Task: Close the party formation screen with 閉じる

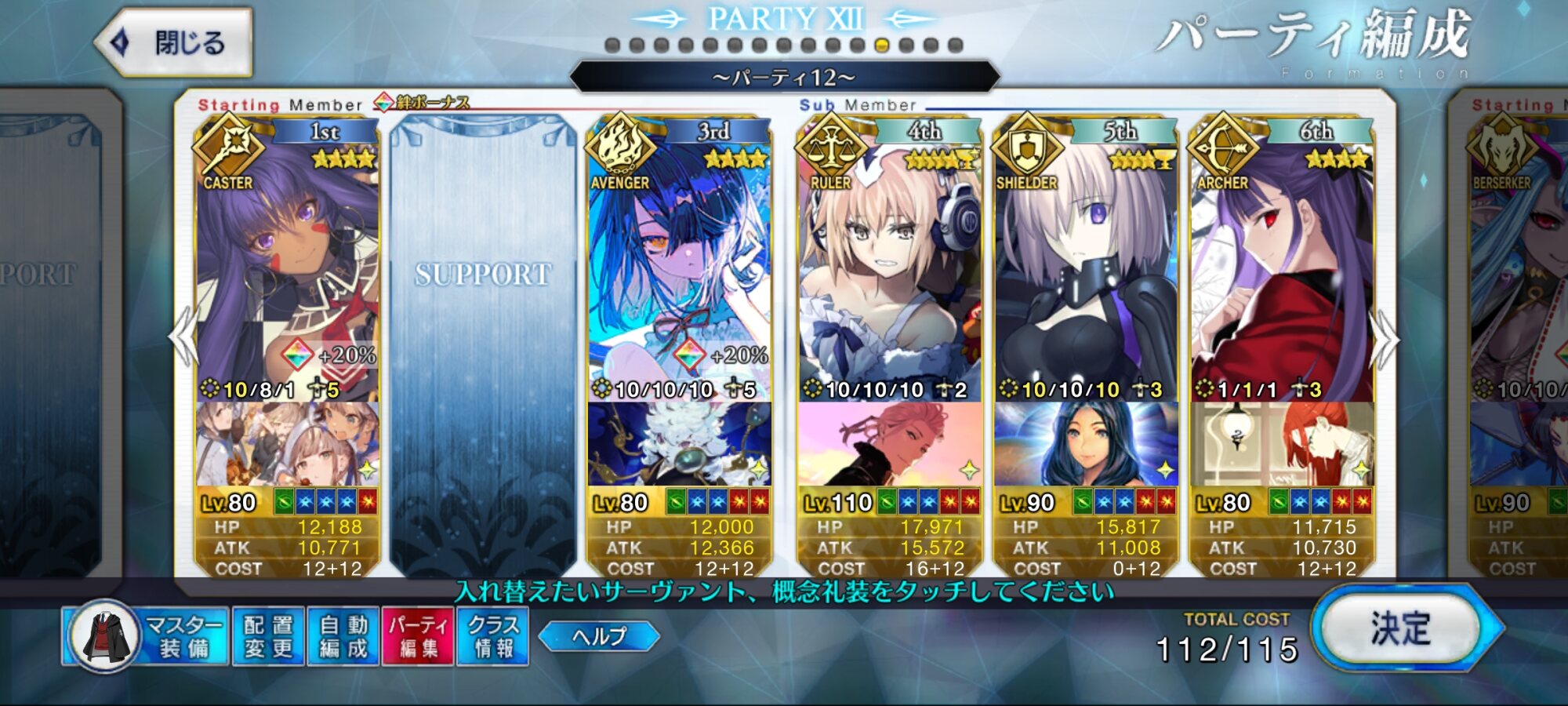Action: click(174, 42)
